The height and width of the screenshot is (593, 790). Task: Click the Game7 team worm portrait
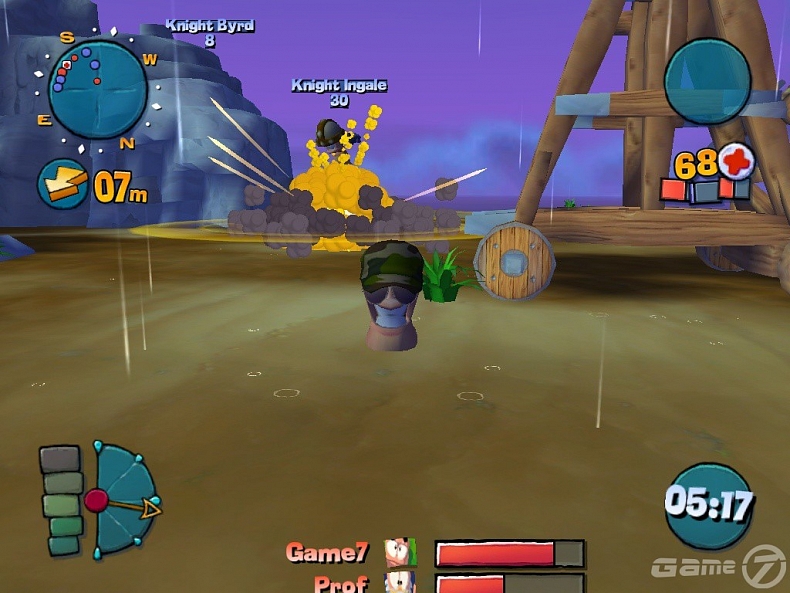[x=401, y=553]
